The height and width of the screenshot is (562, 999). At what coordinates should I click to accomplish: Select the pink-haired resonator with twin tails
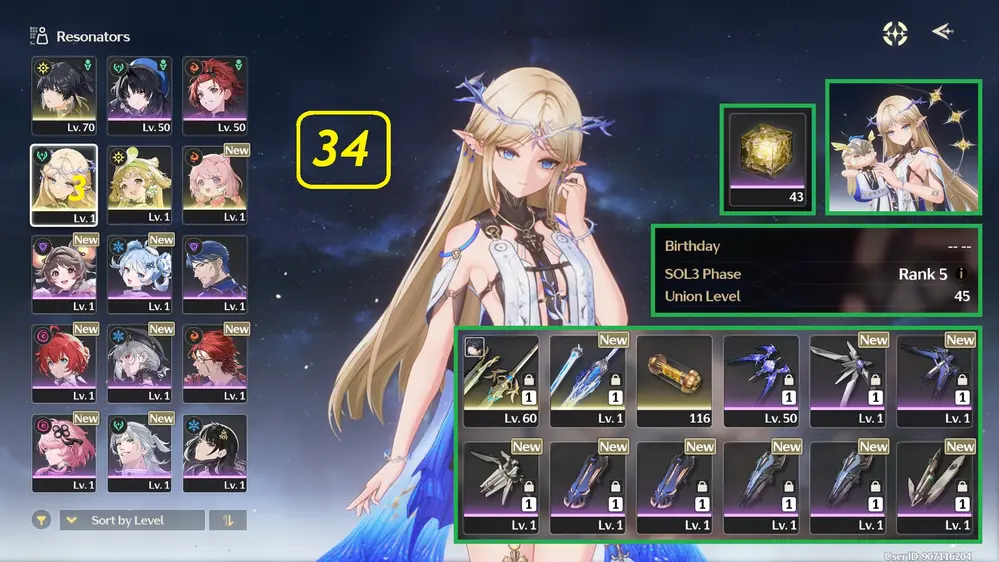[x=214, y=185]
